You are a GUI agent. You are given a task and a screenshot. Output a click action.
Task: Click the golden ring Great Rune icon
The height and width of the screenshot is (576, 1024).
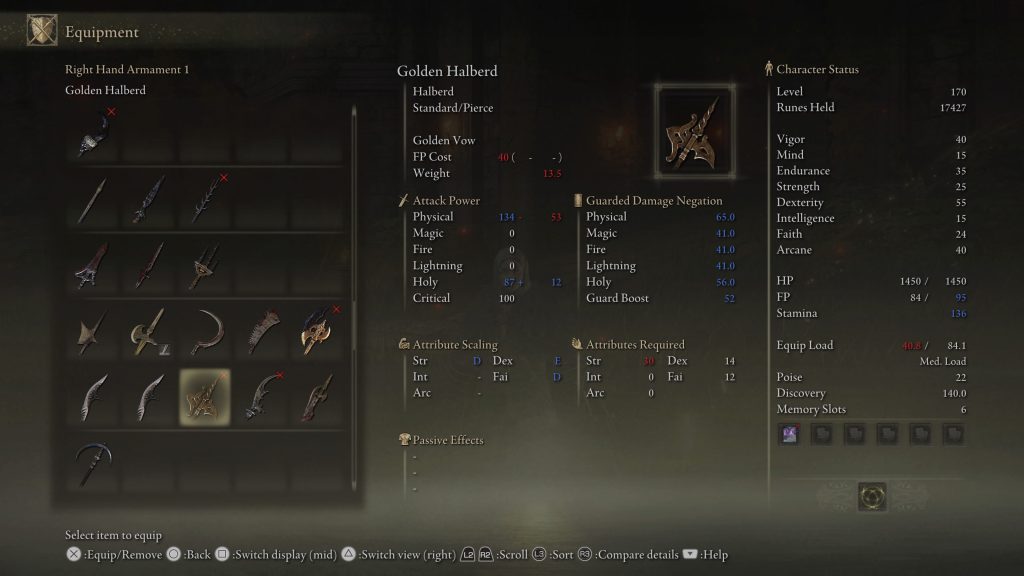pyautogui.click(x=872, y=497)
